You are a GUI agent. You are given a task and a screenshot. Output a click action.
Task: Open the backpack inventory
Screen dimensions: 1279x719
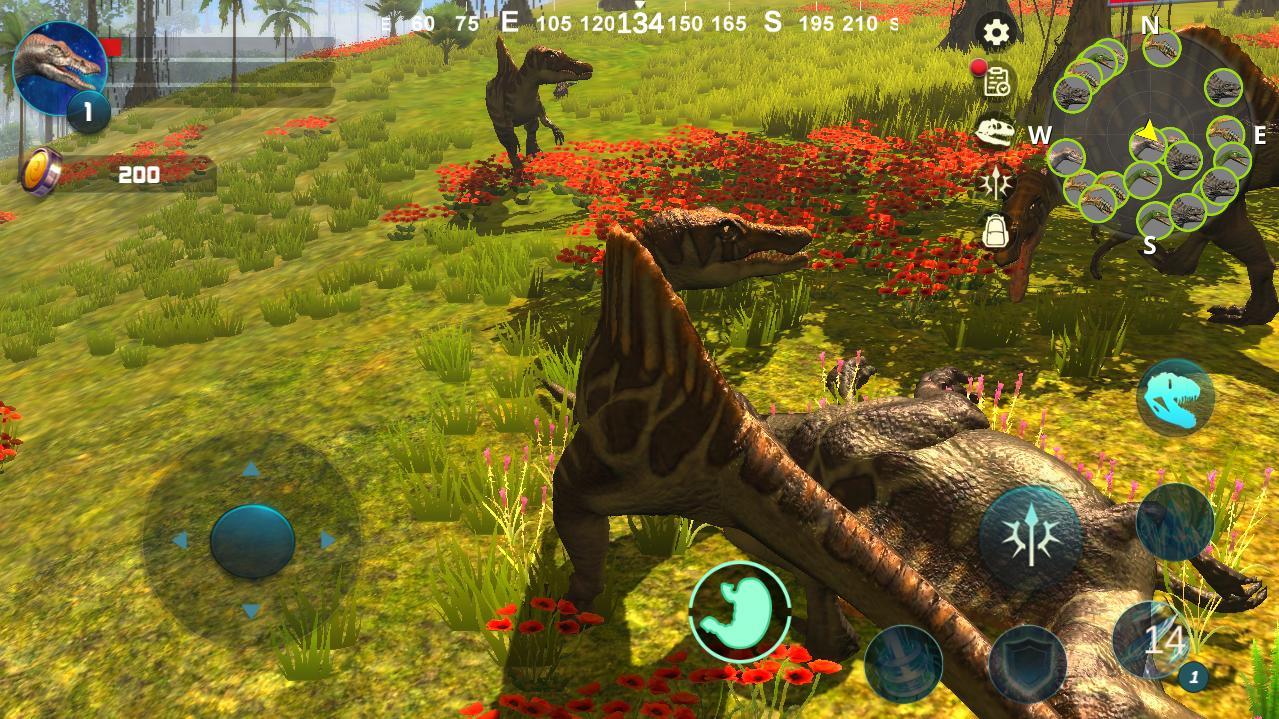pyautogui.click(x=995, y=231)
